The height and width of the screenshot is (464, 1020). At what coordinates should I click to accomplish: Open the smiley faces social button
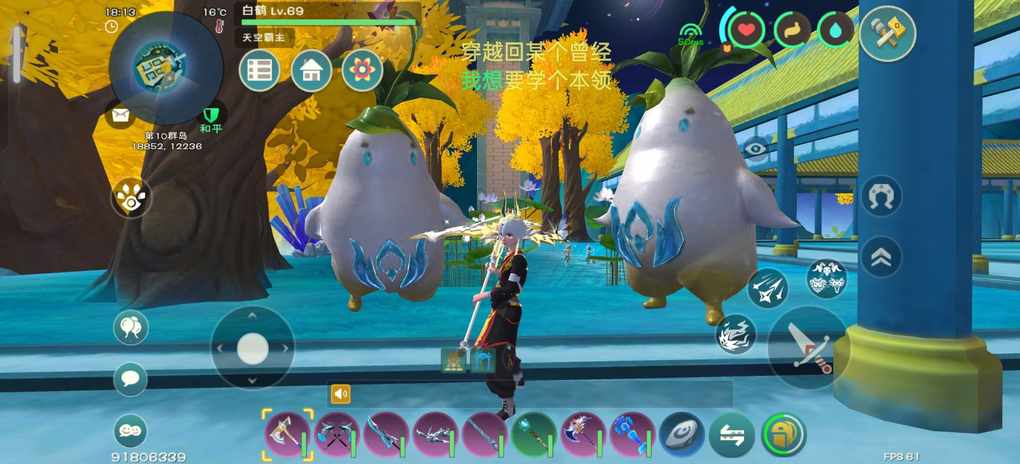coord(130,430)
